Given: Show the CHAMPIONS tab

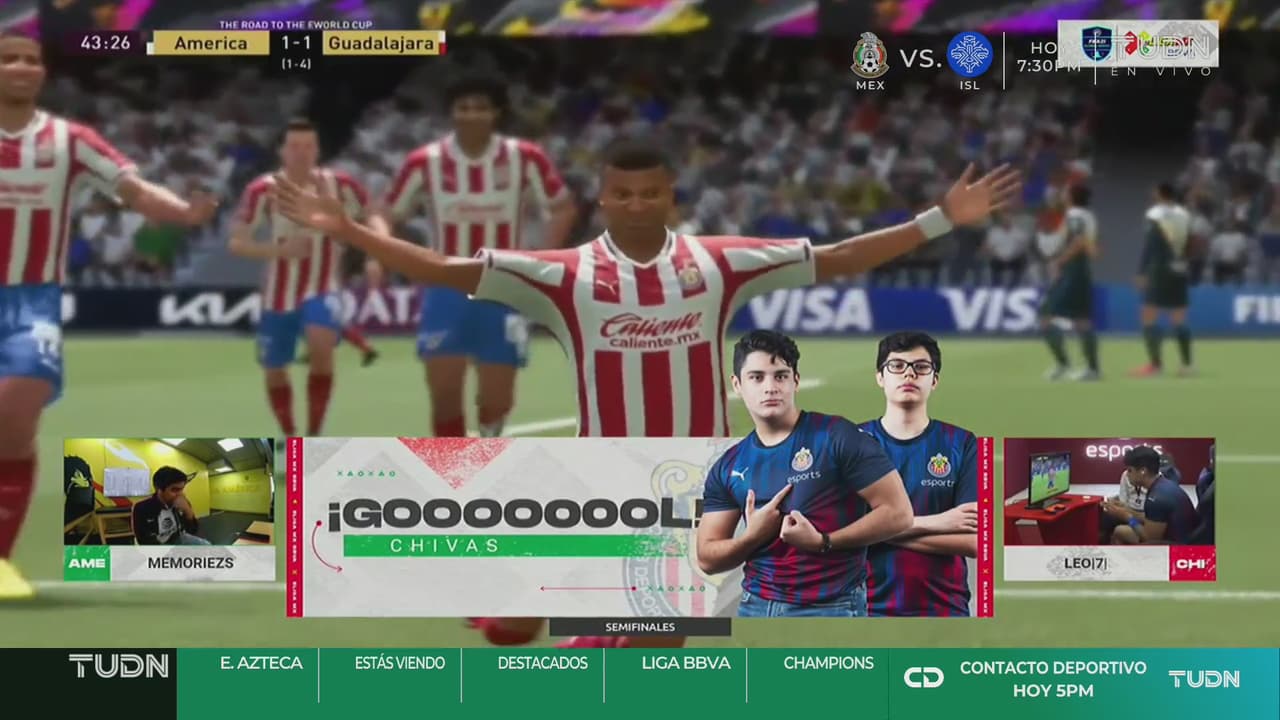Looking at the screenshot, I should 828,663.
